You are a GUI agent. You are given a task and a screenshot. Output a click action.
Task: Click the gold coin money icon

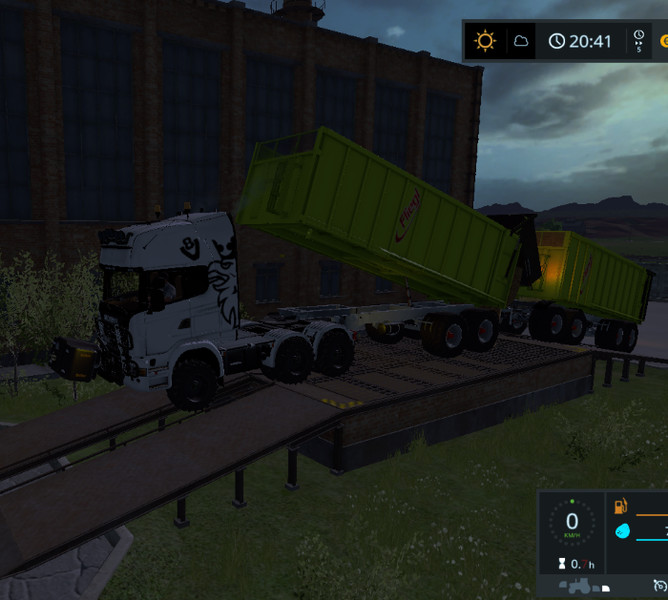click(663, 42)
